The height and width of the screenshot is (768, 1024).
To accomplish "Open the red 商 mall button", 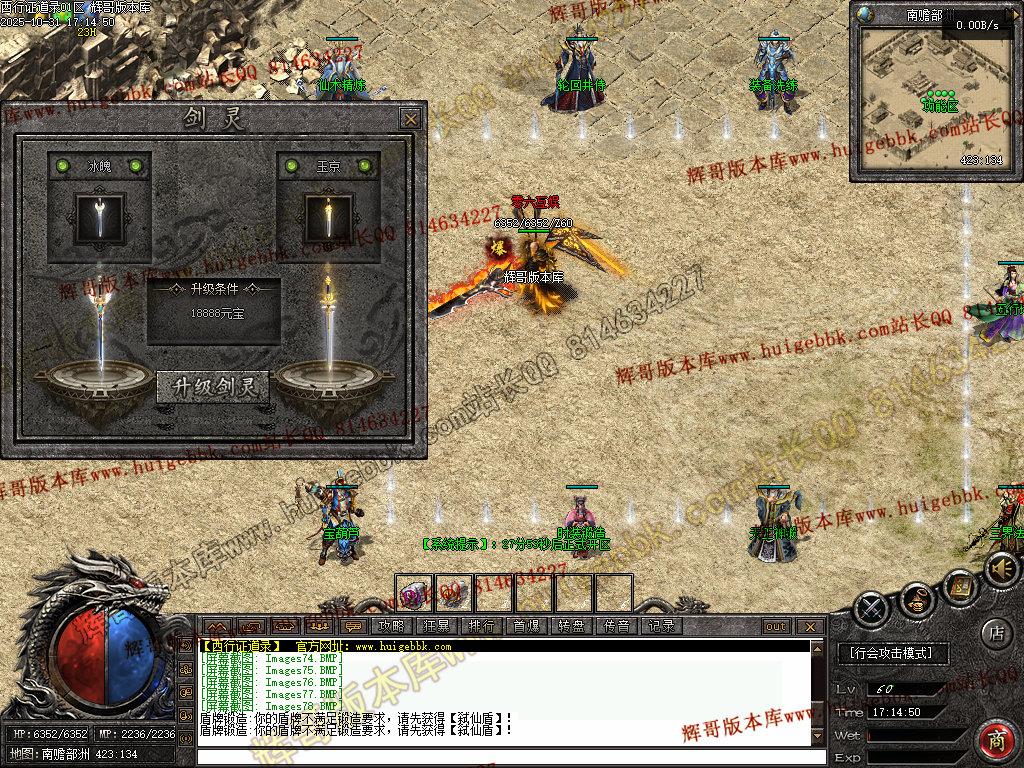I will pyautogui.click(x=997, y=741).
